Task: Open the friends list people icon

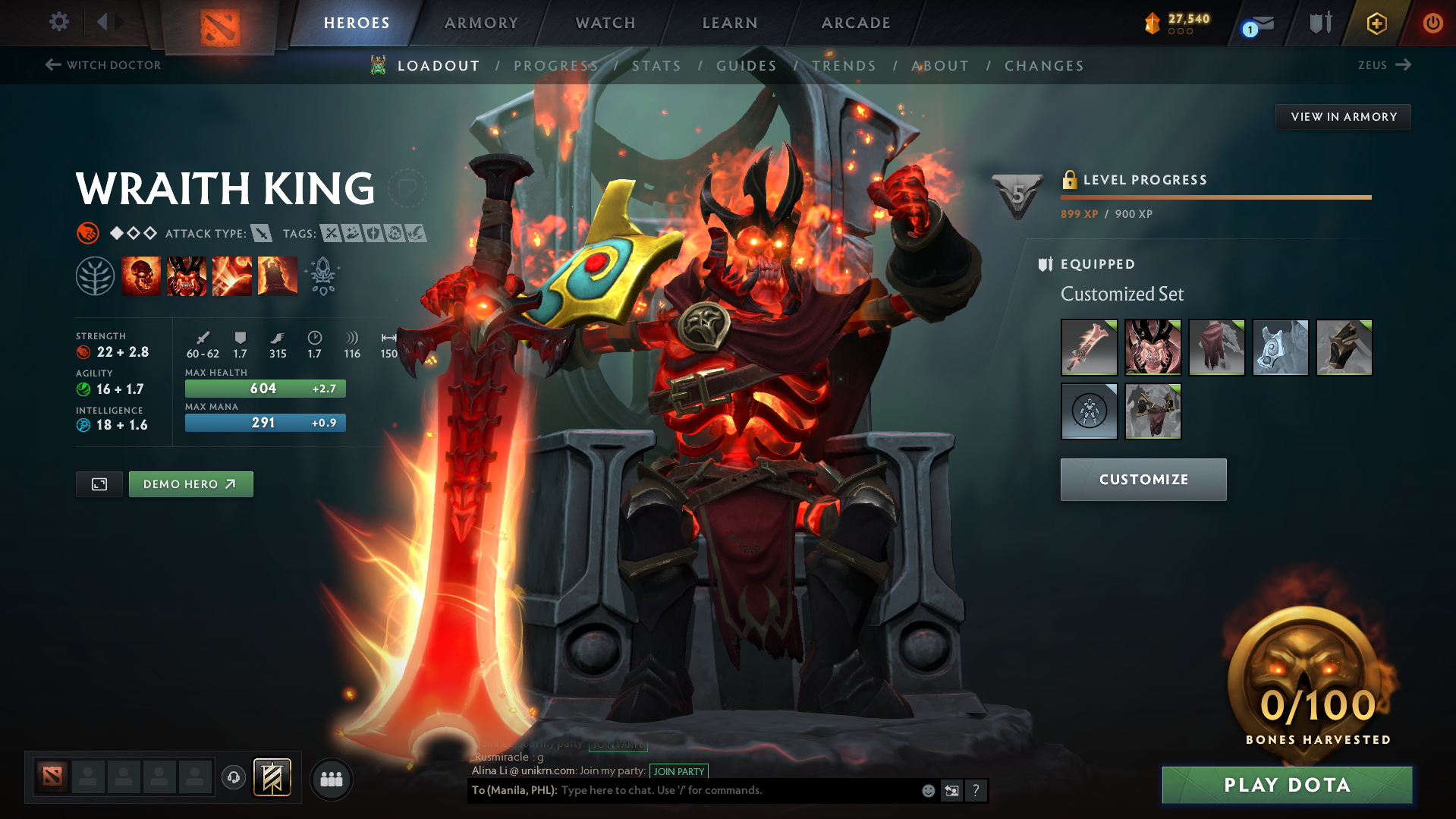Action: tap(331, 779)
